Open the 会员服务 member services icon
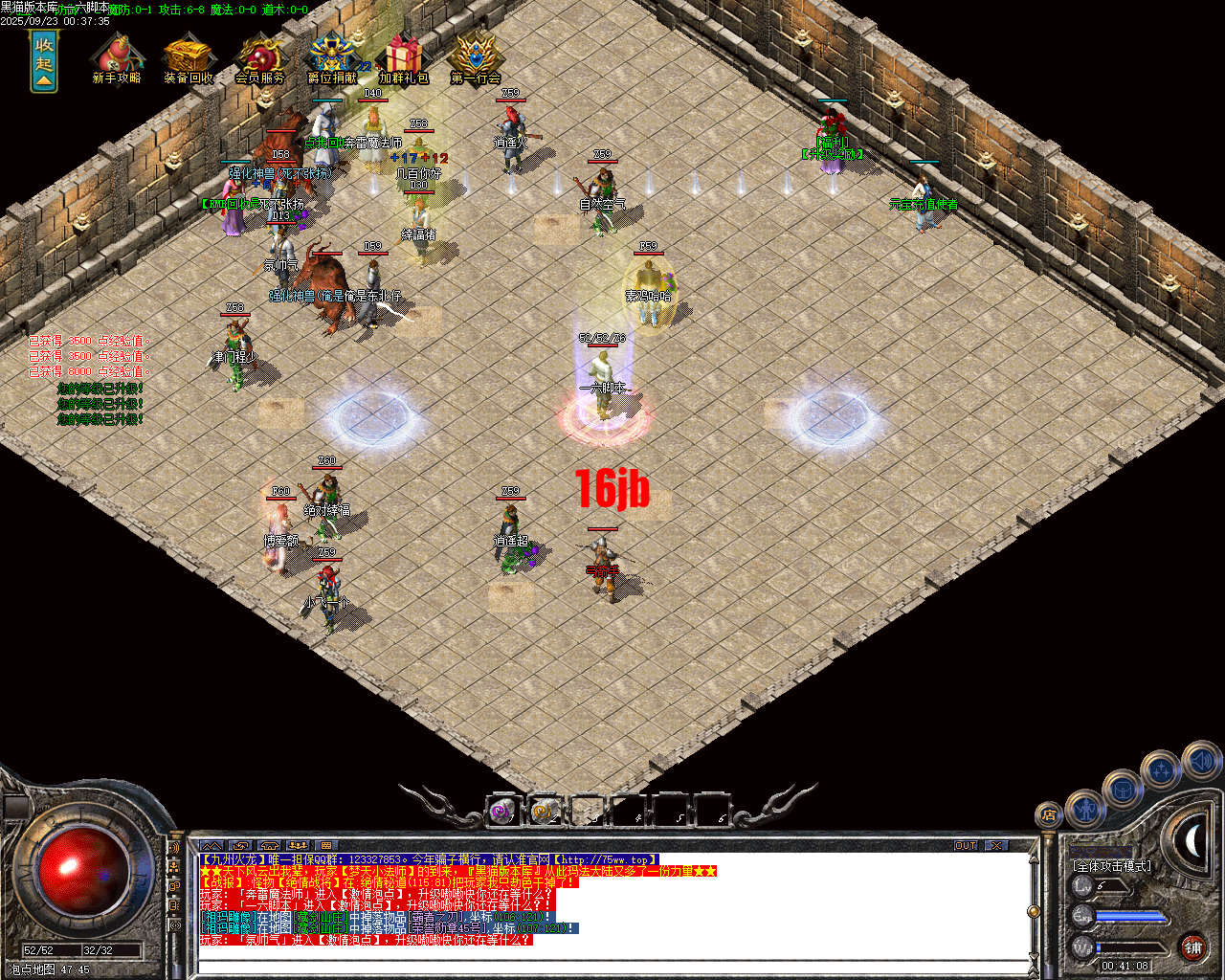The image size is (1225, 980). click(x=260, y=56)
